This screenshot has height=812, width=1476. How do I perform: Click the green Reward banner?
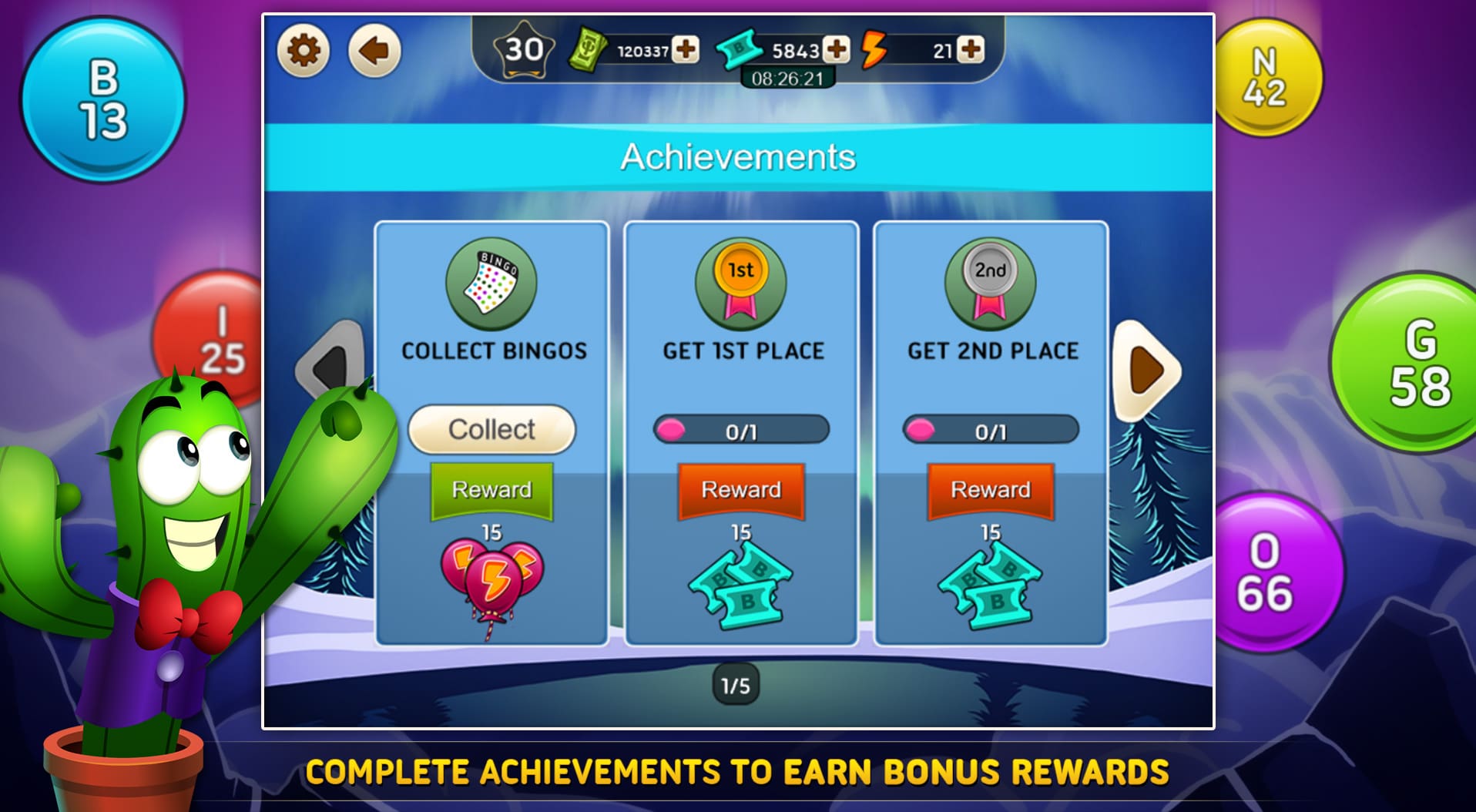(x=491, y=489)
